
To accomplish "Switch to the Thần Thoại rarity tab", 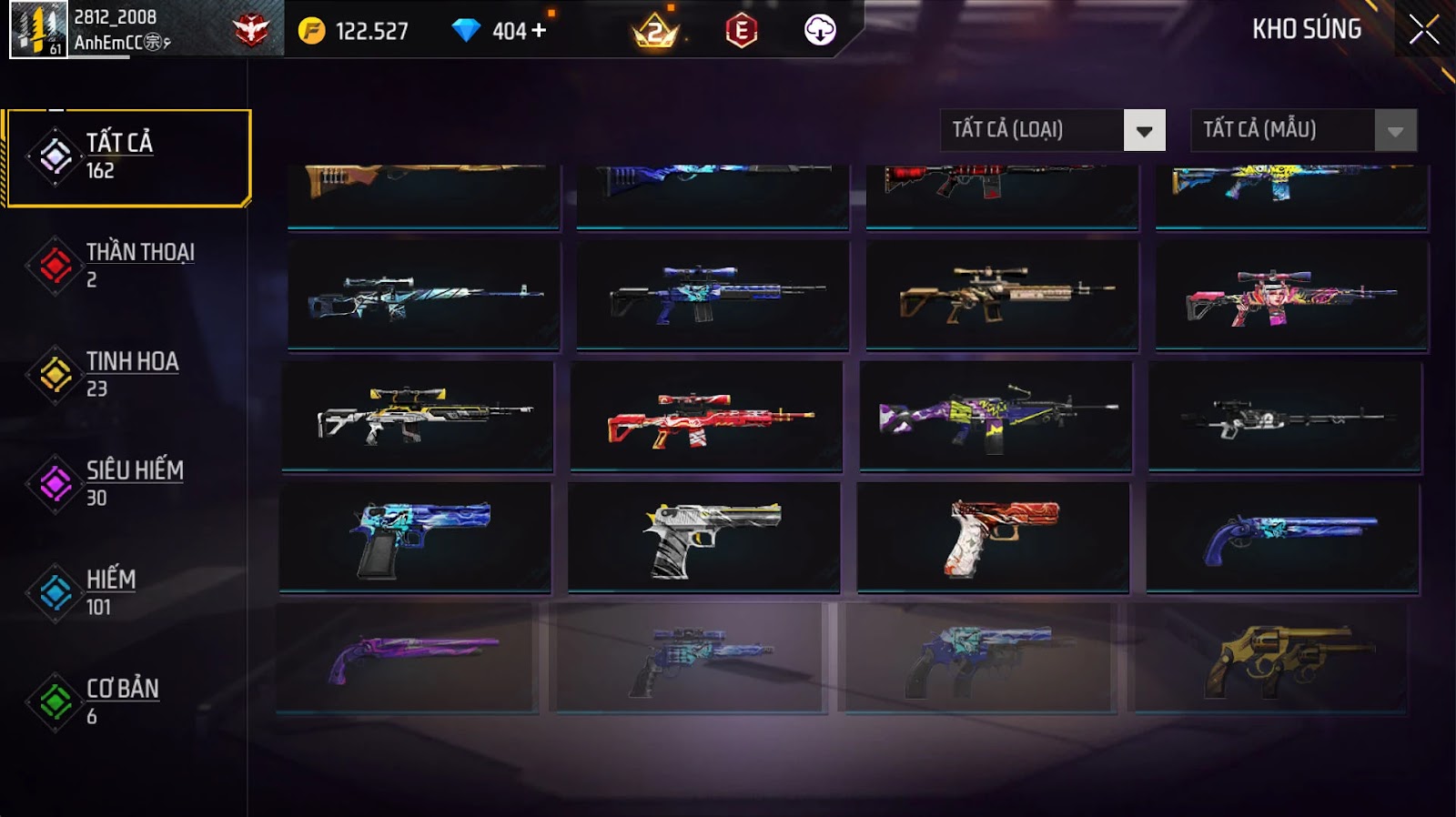I will [127, 266].
